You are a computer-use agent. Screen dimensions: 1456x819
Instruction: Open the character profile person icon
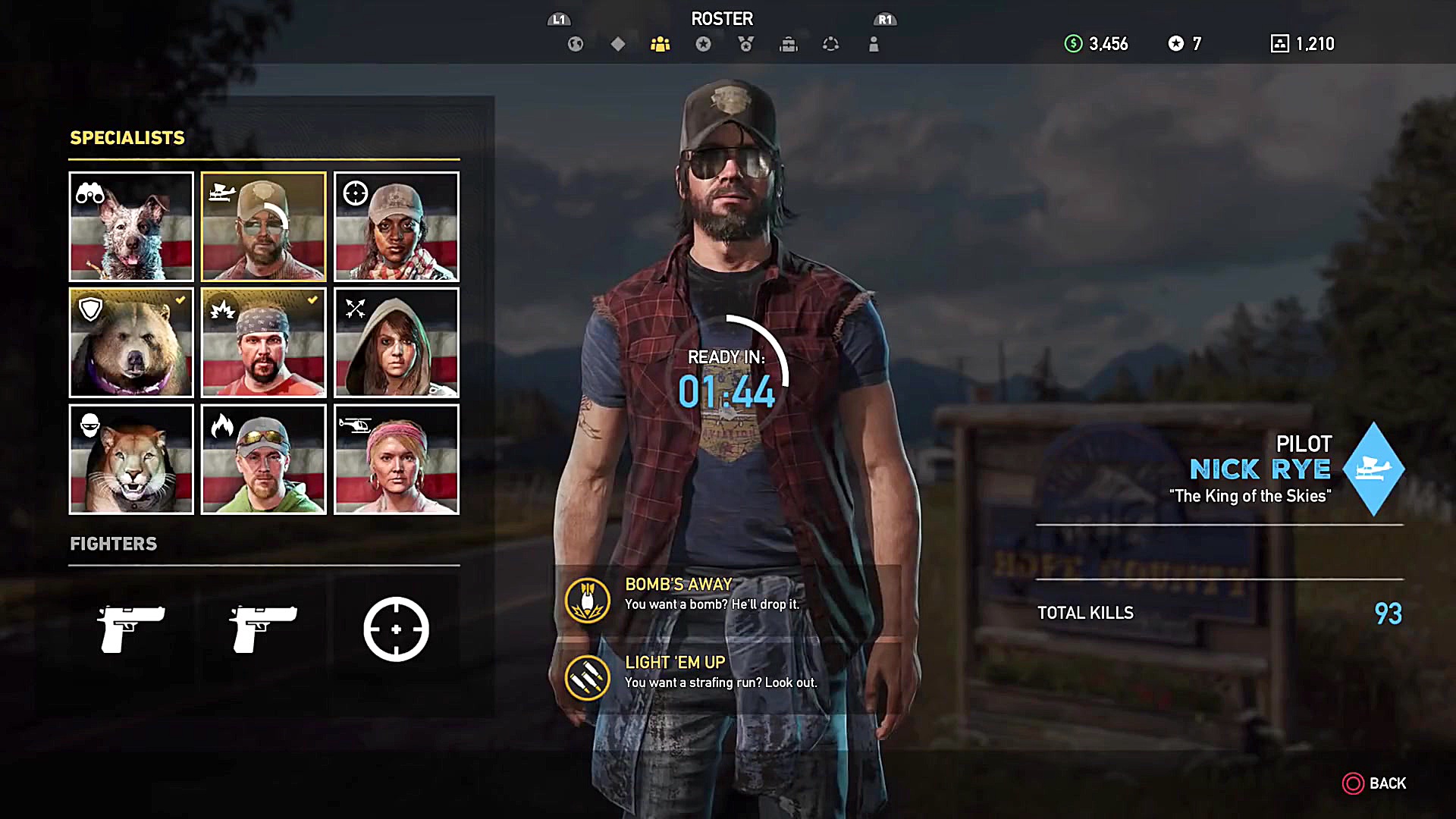(x=874, y=44)
